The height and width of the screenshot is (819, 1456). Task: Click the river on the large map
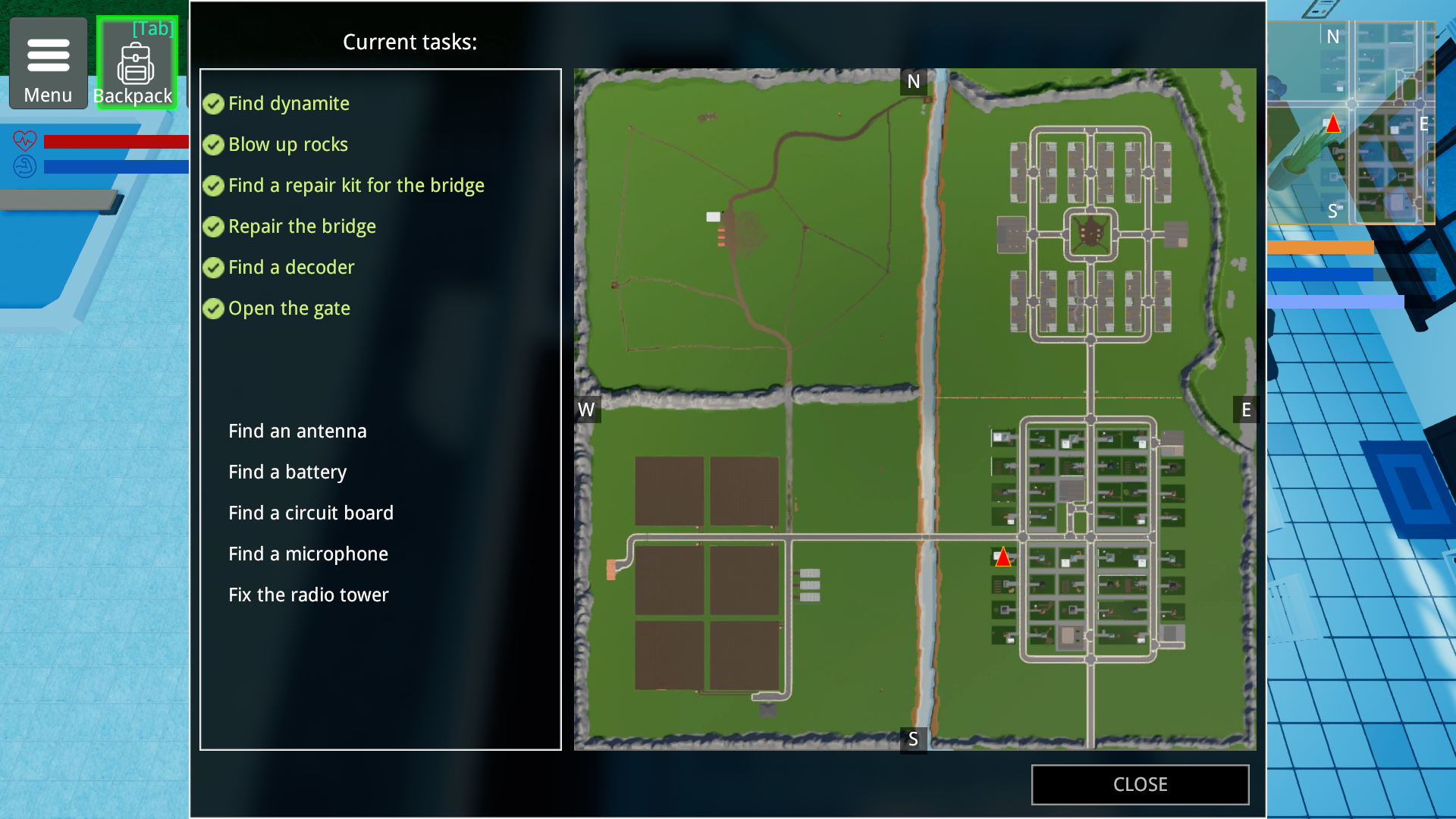pos(929,379)
